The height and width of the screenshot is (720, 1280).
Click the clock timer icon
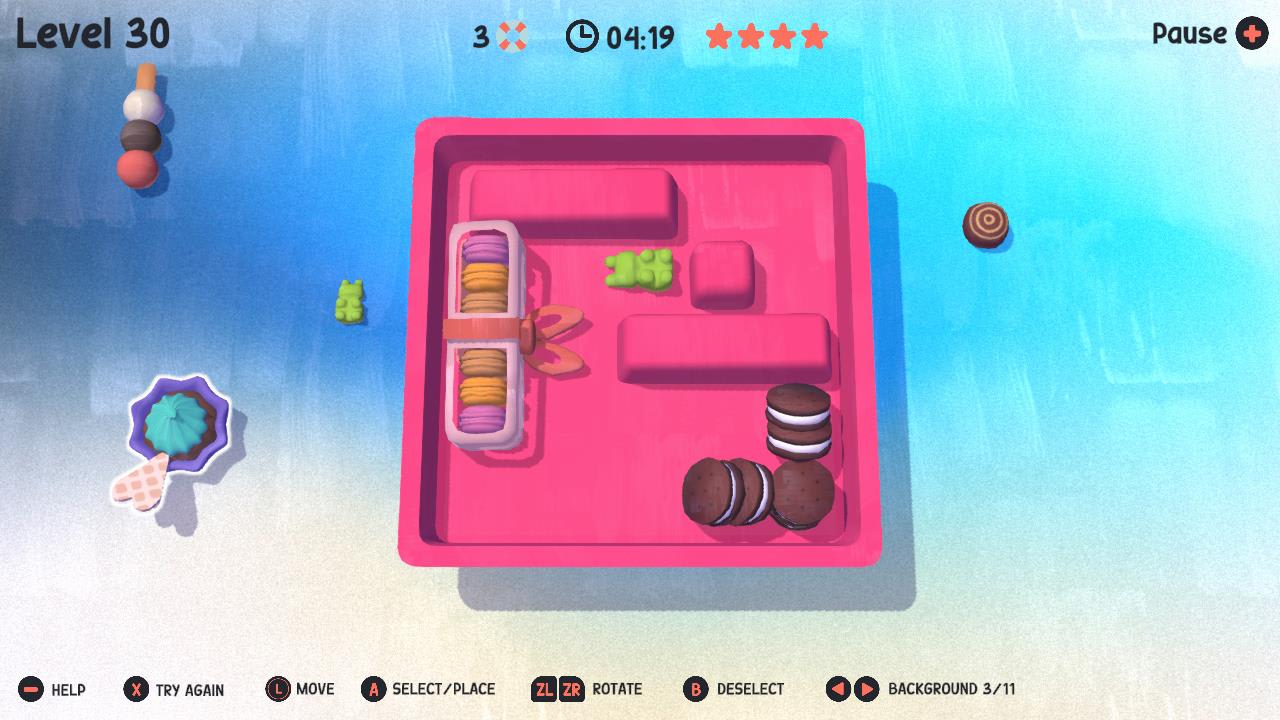pos(581,35)
